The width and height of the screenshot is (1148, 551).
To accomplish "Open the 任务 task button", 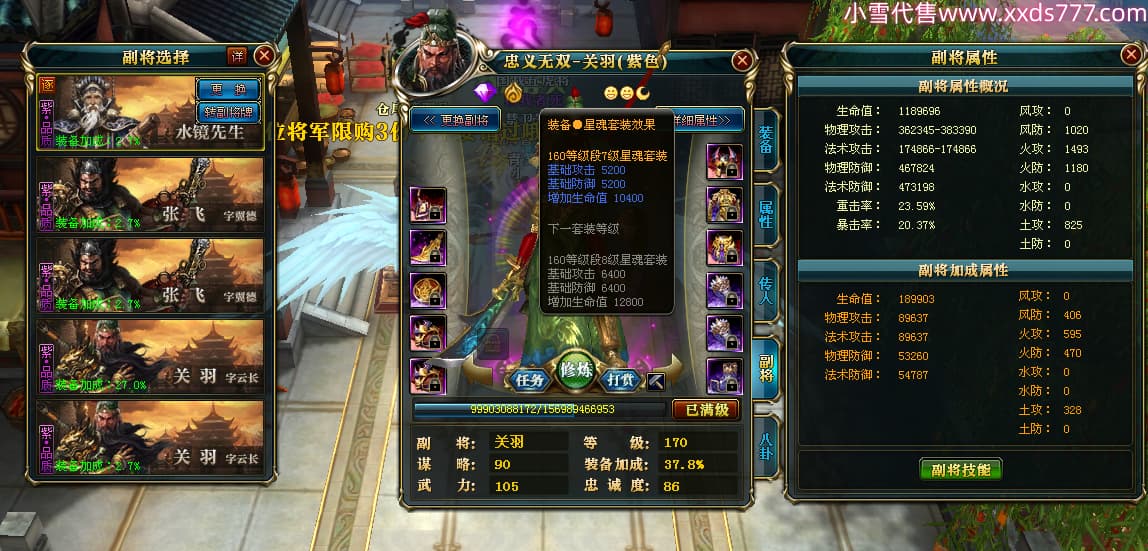I will [527, 379].
